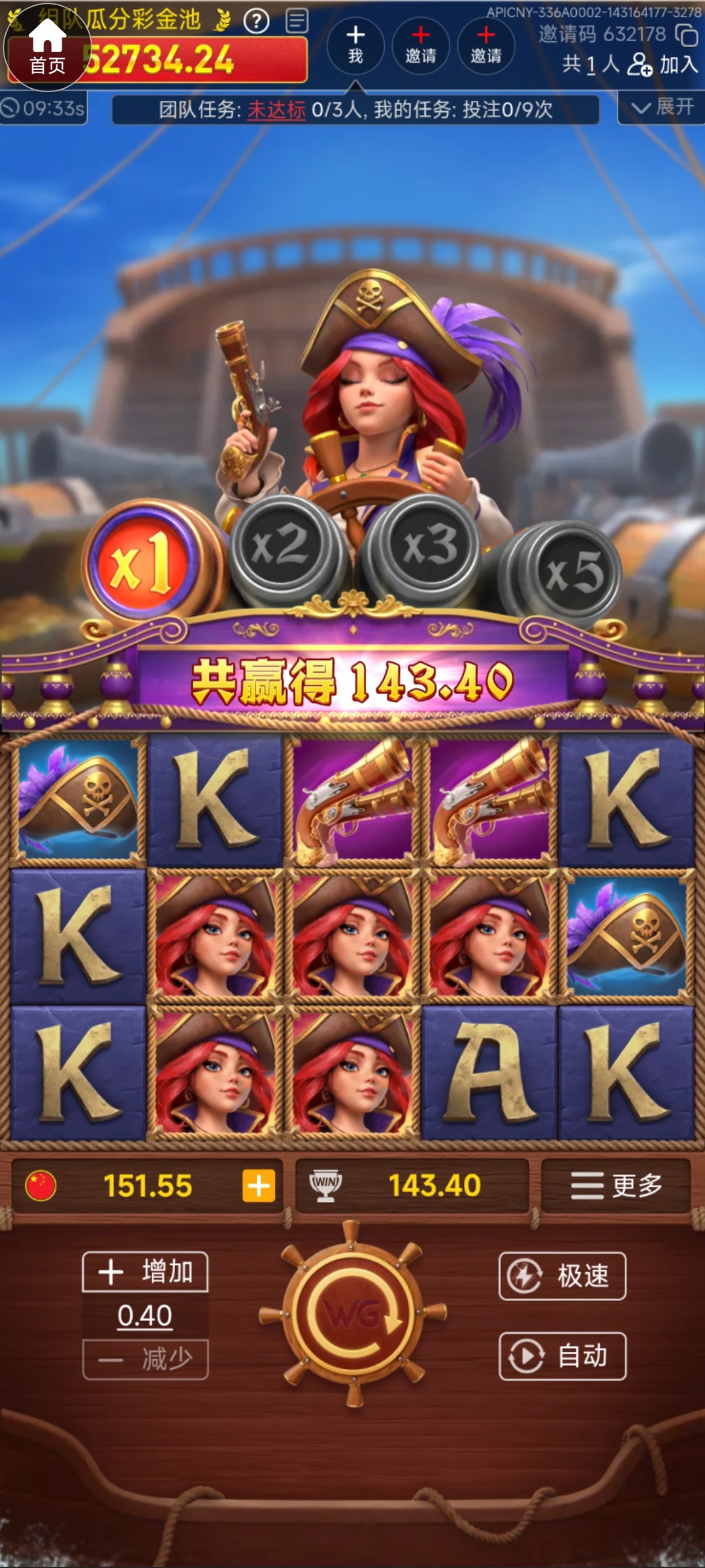
Task: Start 自动 auto spin
Action: pos(562,1356)
